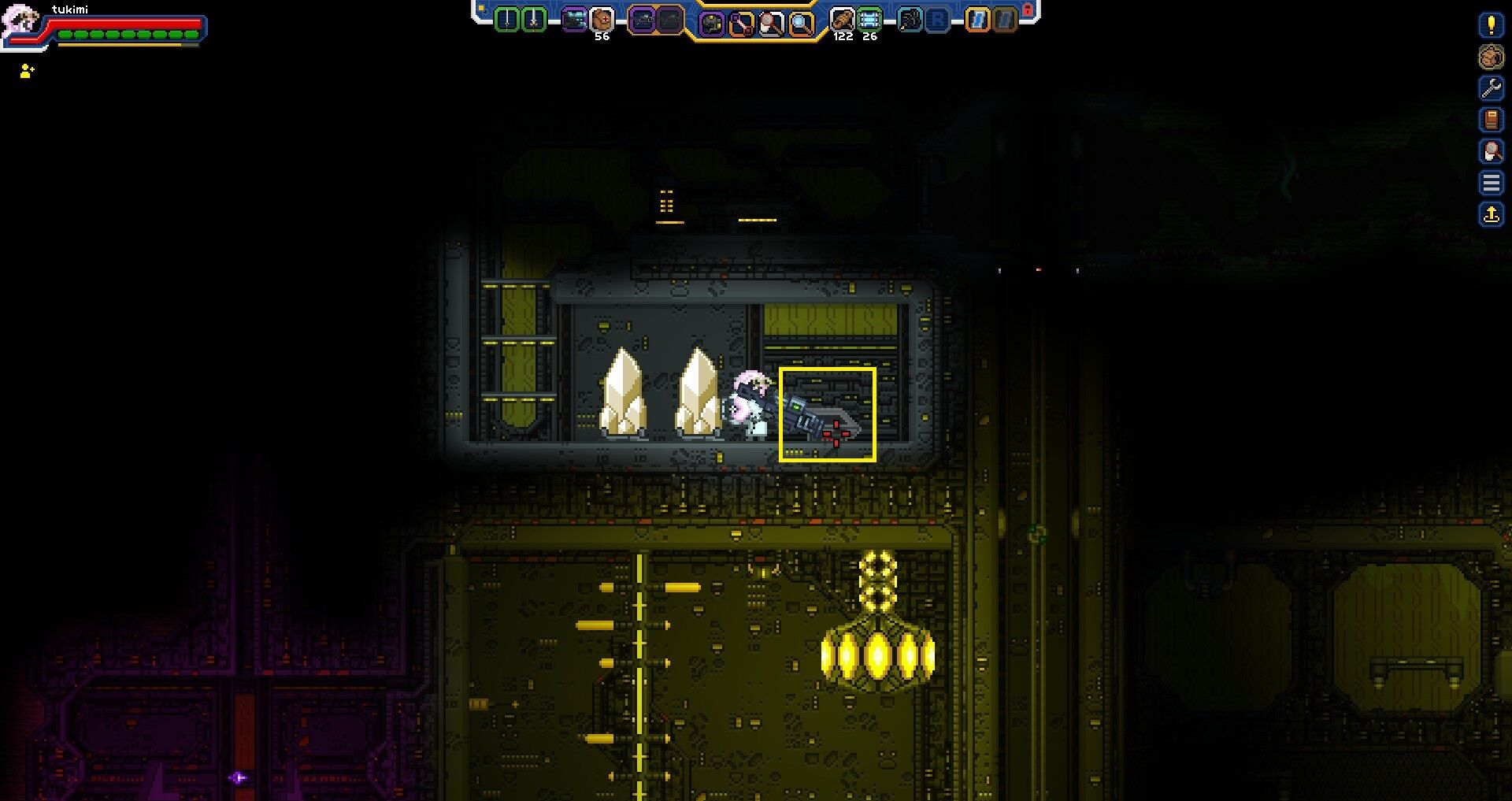Select the inspect magnifier tool in sidebar
1512x801 pixels.
1491,149
